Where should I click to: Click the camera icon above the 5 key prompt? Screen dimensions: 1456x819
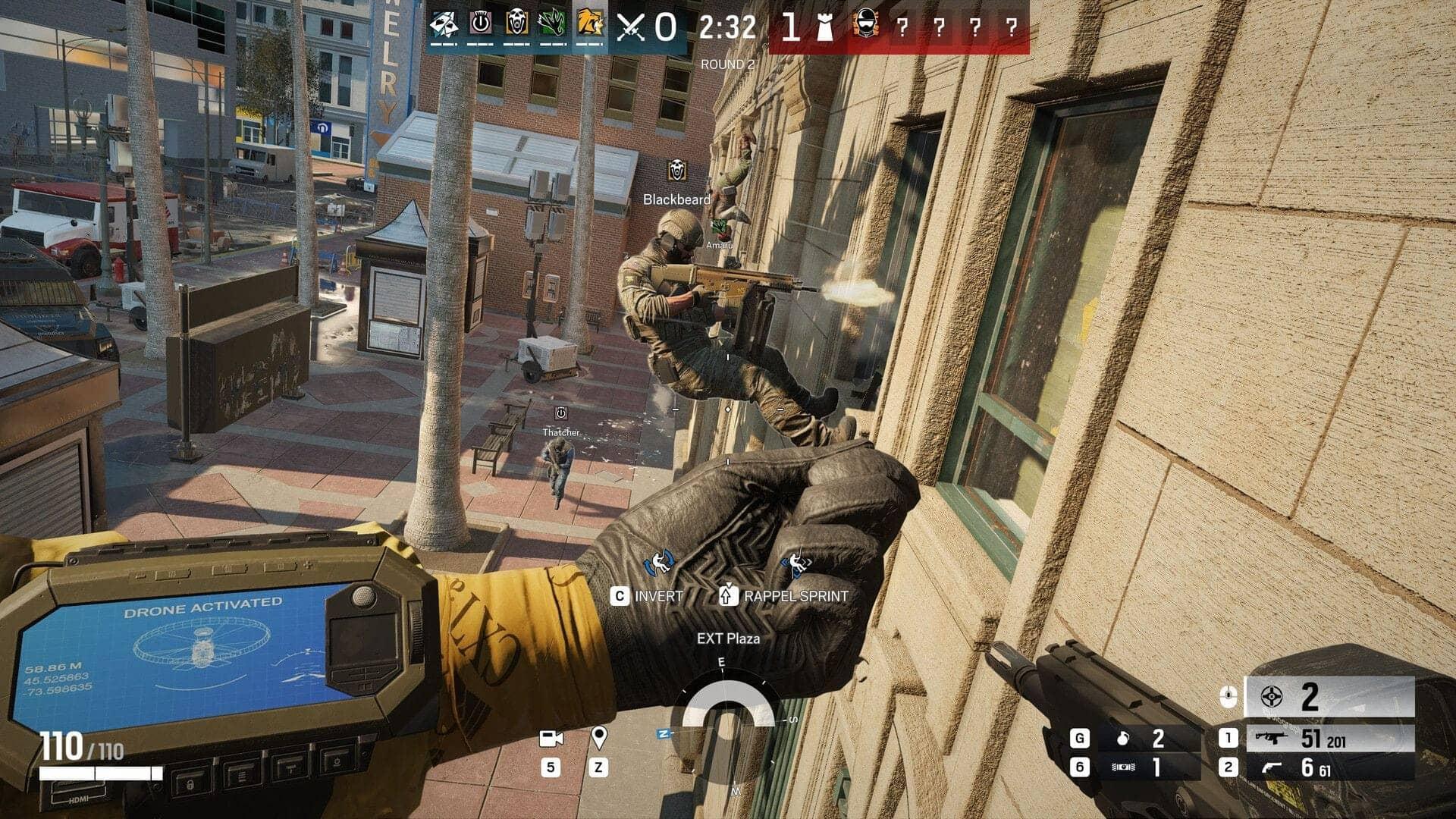tap(551, 737)
